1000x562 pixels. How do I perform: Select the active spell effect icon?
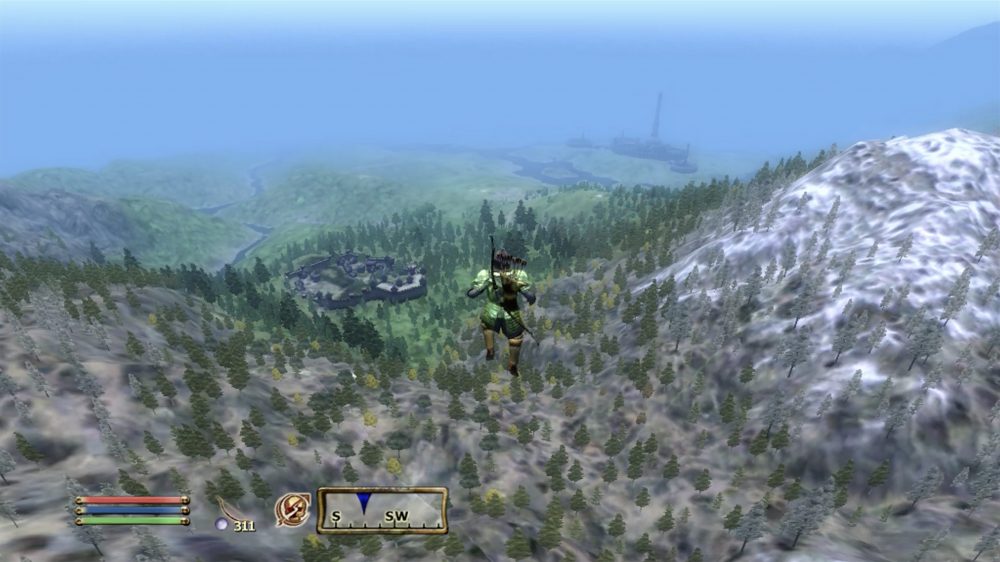pyautogui.click(x=292, y=510)
